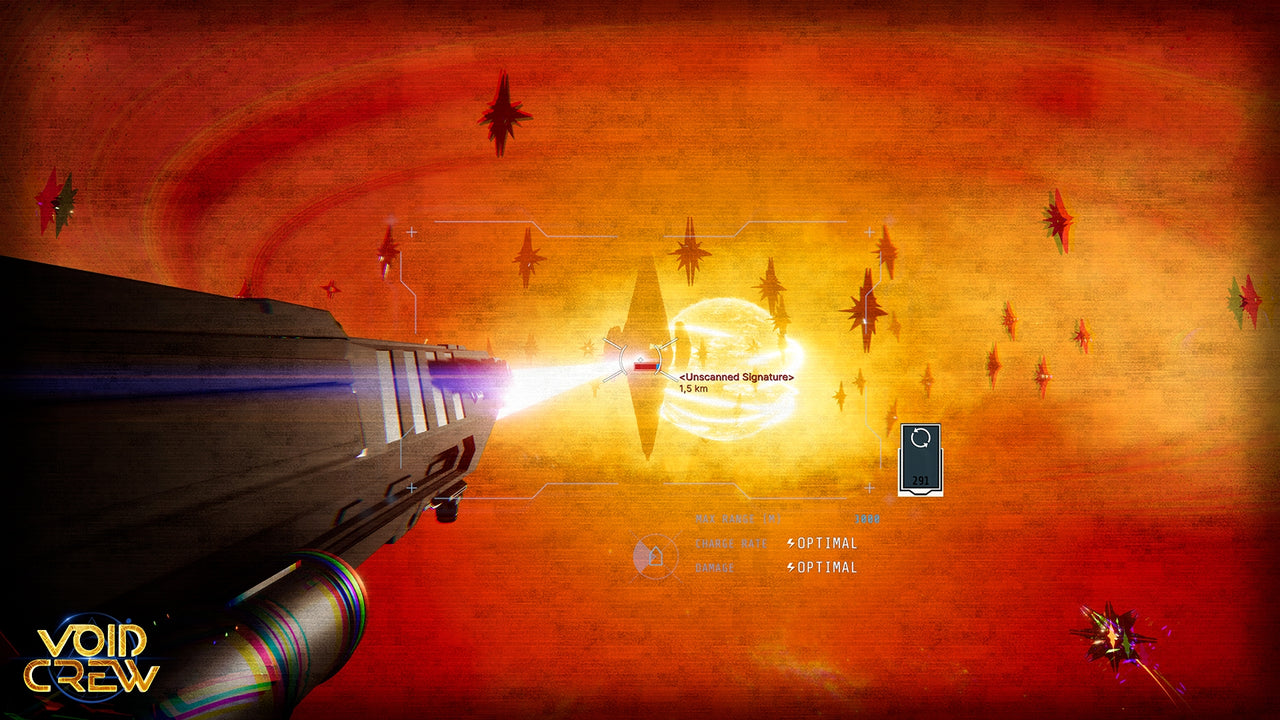Toggle the Charge Rate OPTIMAL status

pyautogui.click(x=826, y=543)
